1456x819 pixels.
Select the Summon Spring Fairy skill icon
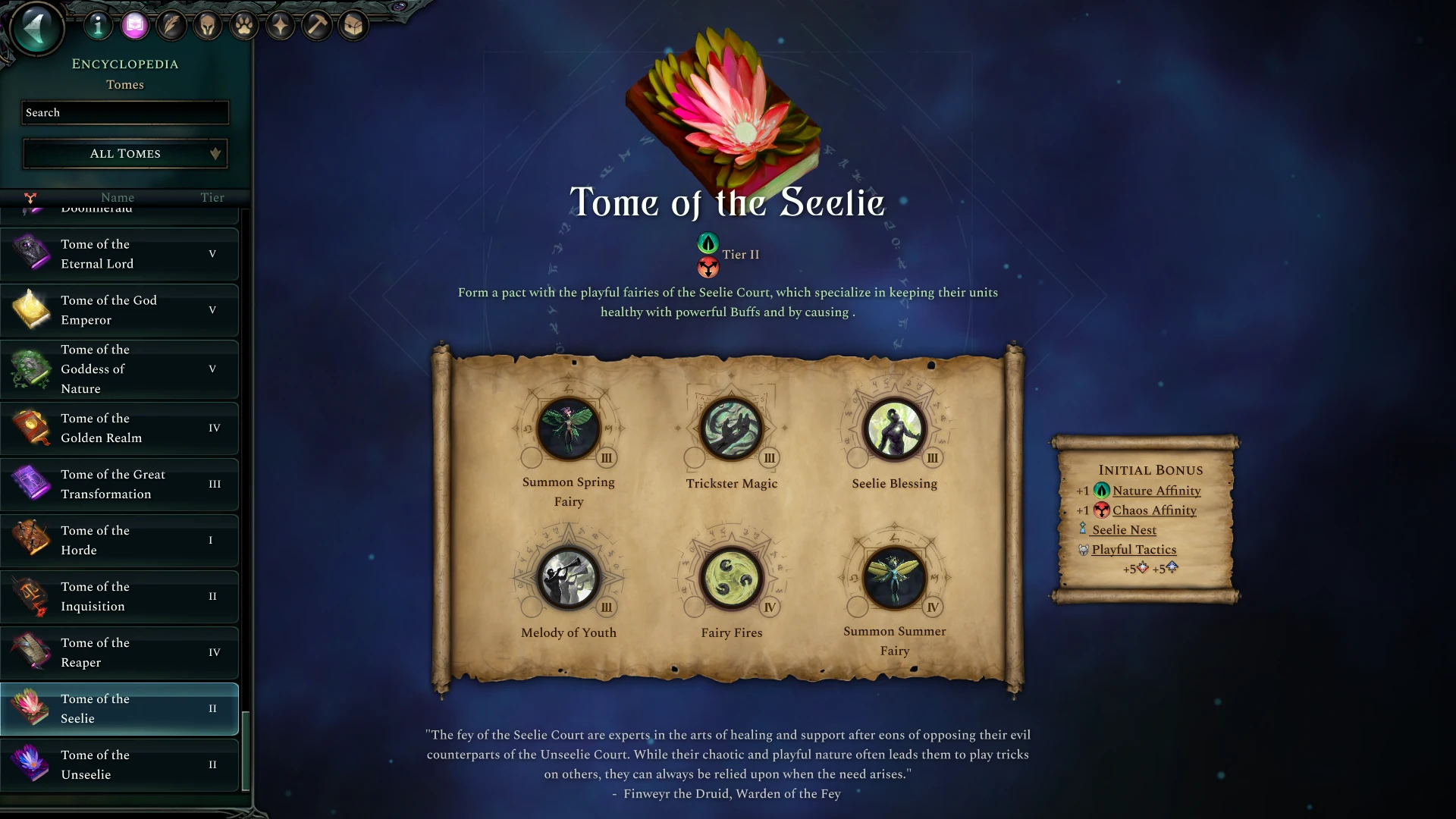point(569,429)
